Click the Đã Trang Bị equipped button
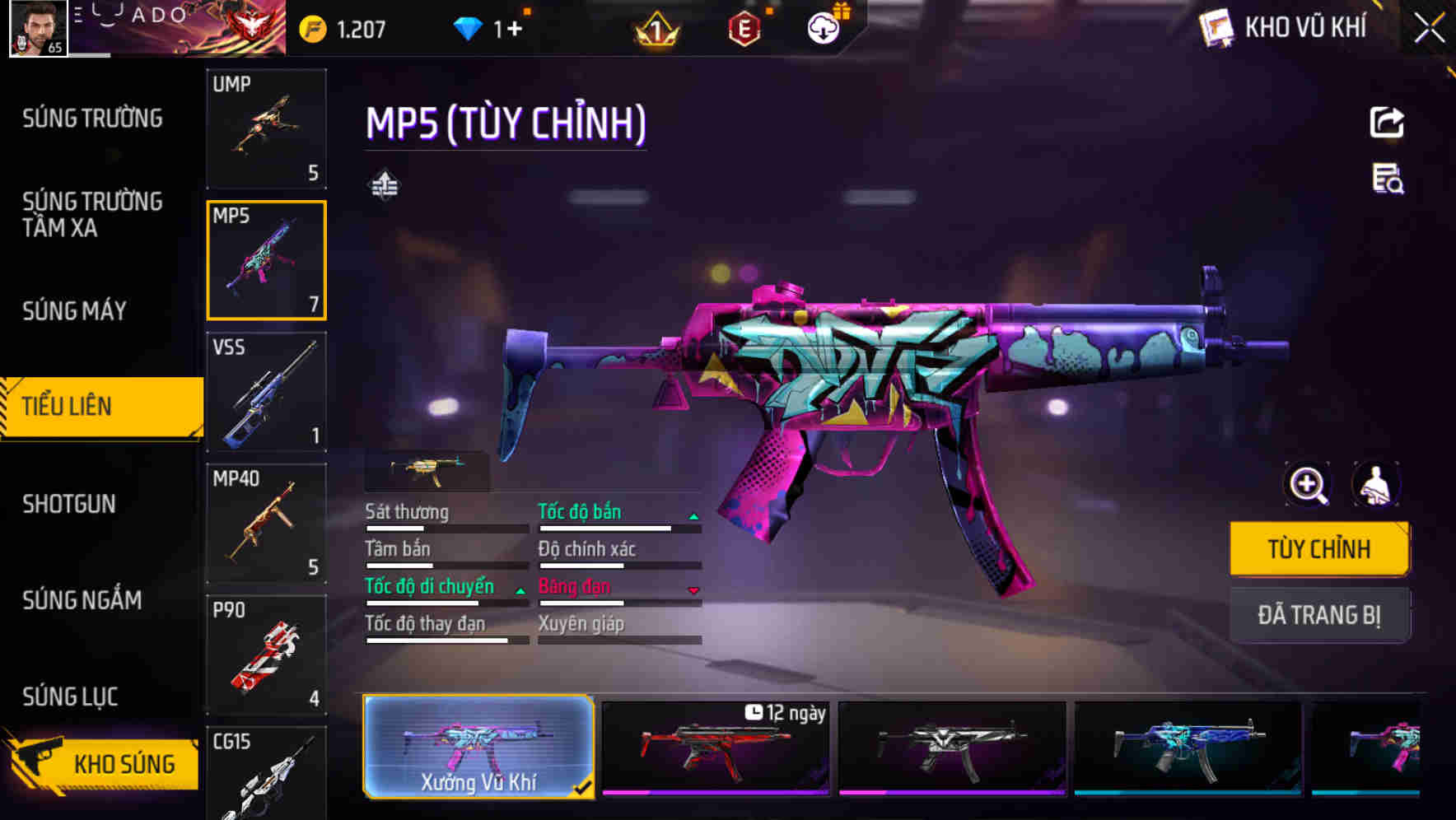The image size is (1456, 820). [x=1318, y=615]
